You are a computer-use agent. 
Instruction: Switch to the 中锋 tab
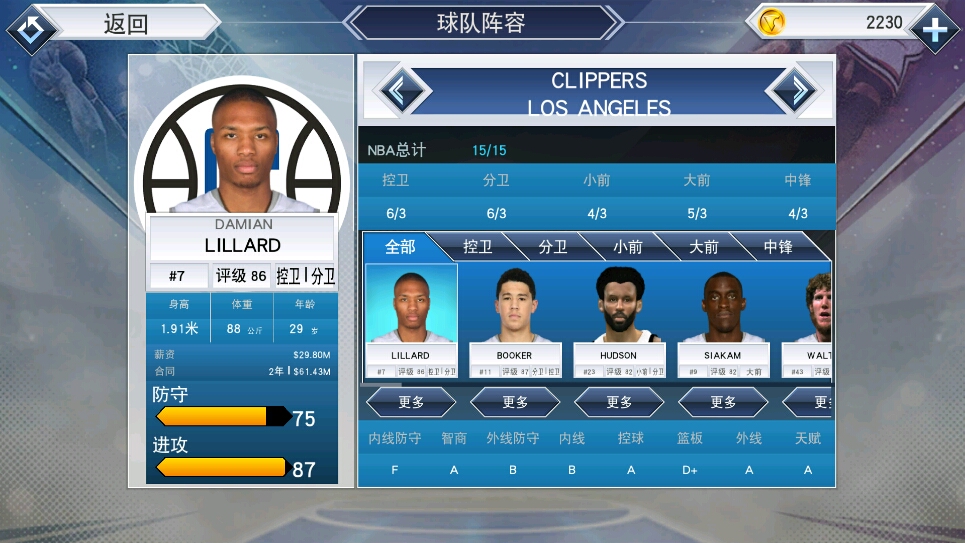point(778,246)
